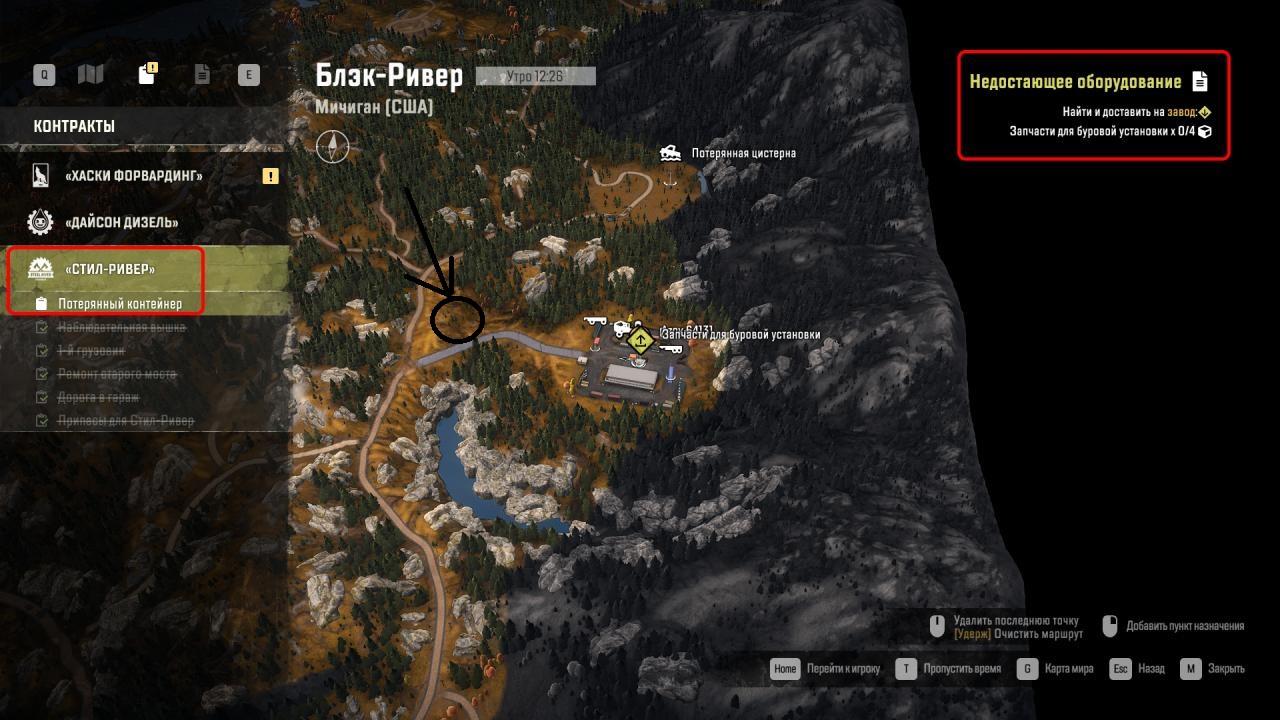Select completed contract Прицепы для Стил-Ривер
The image size is (1280, 720).
click(126, 421)
